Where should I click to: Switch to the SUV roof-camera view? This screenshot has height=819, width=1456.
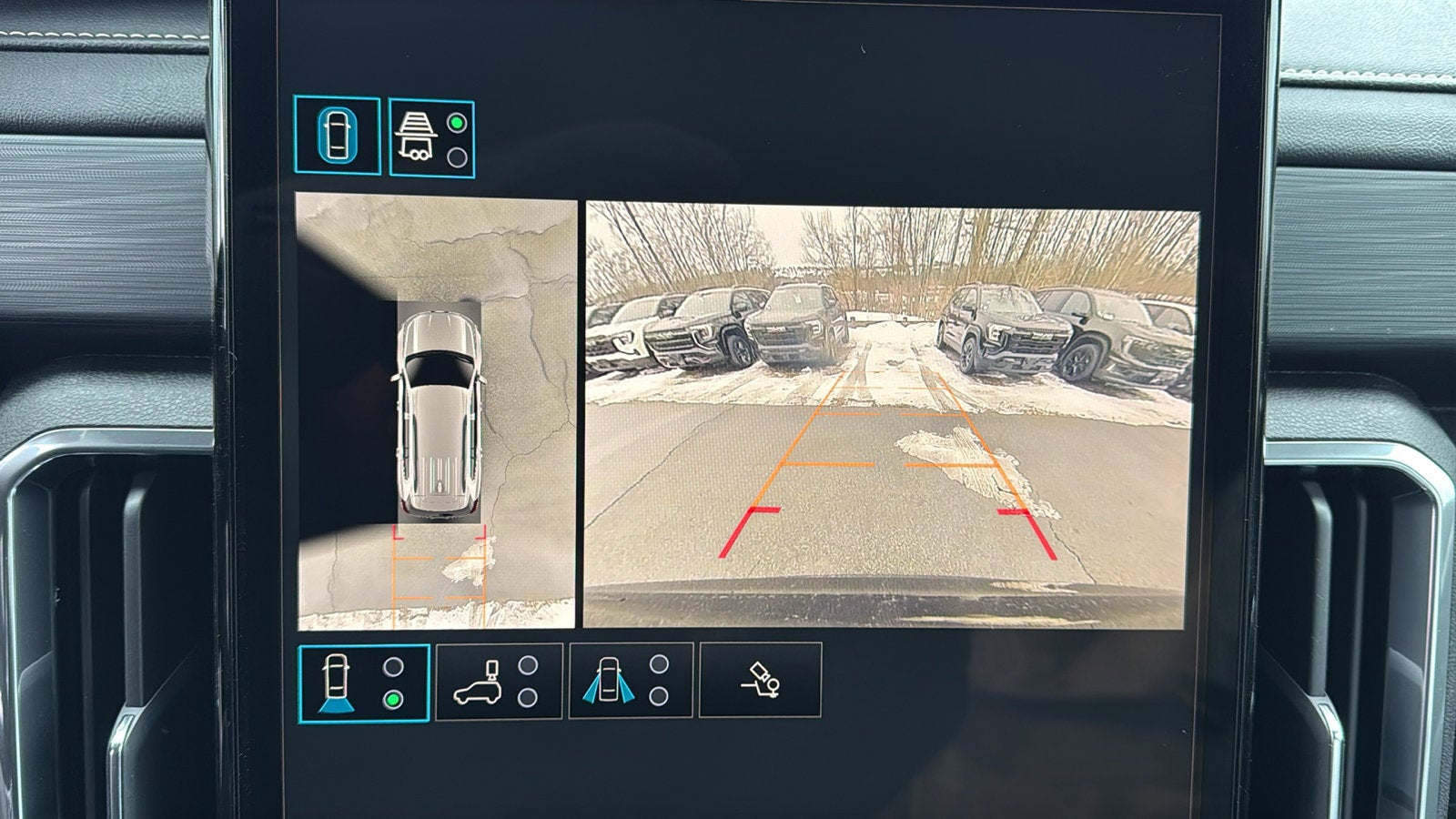pos(499,682)
